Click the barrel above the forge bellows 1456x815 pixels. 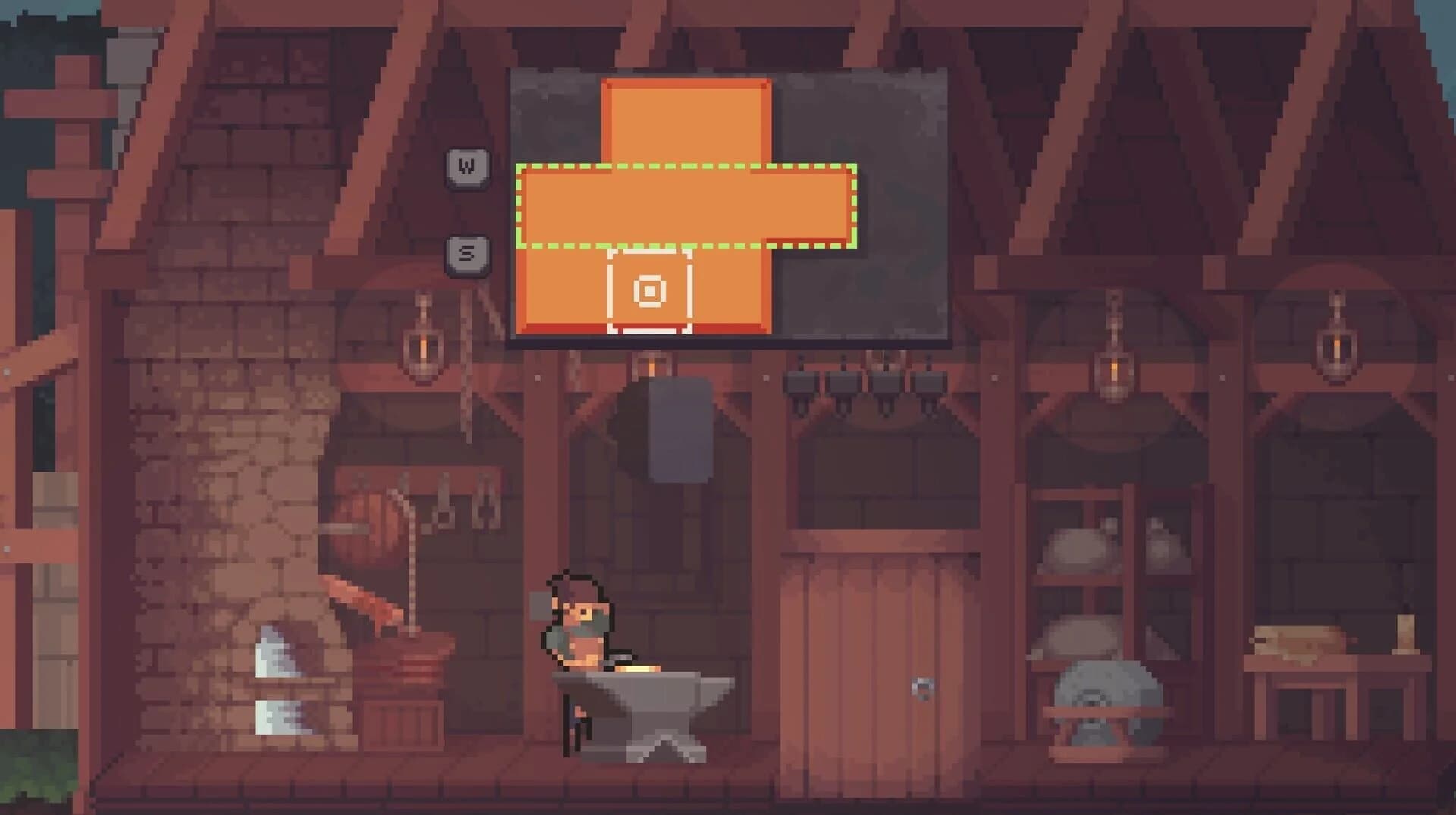click(372, 523)
